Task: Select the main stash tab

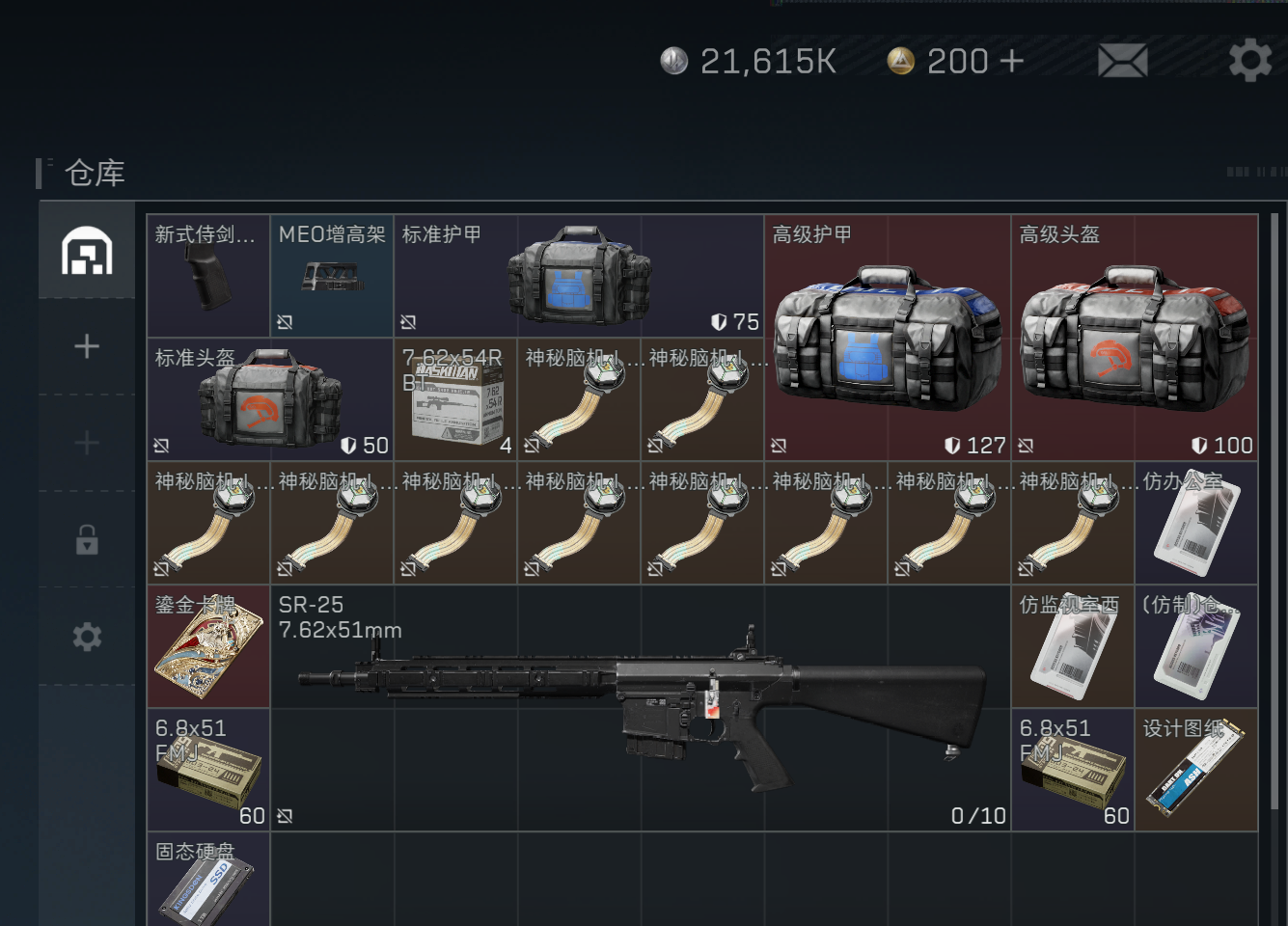Action: (87, 251)
